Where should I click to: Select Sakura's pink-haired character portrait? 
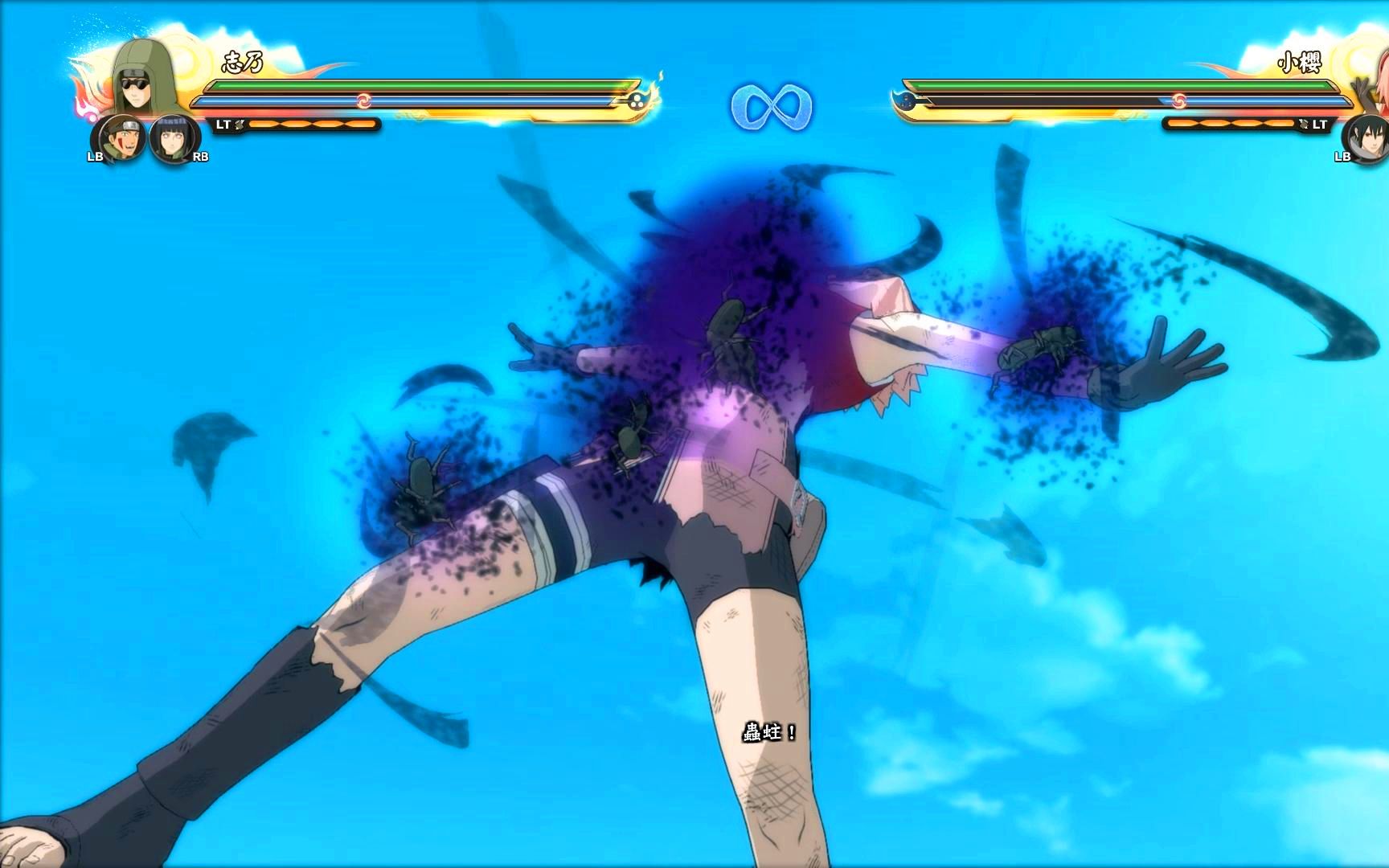[1373, 80]
